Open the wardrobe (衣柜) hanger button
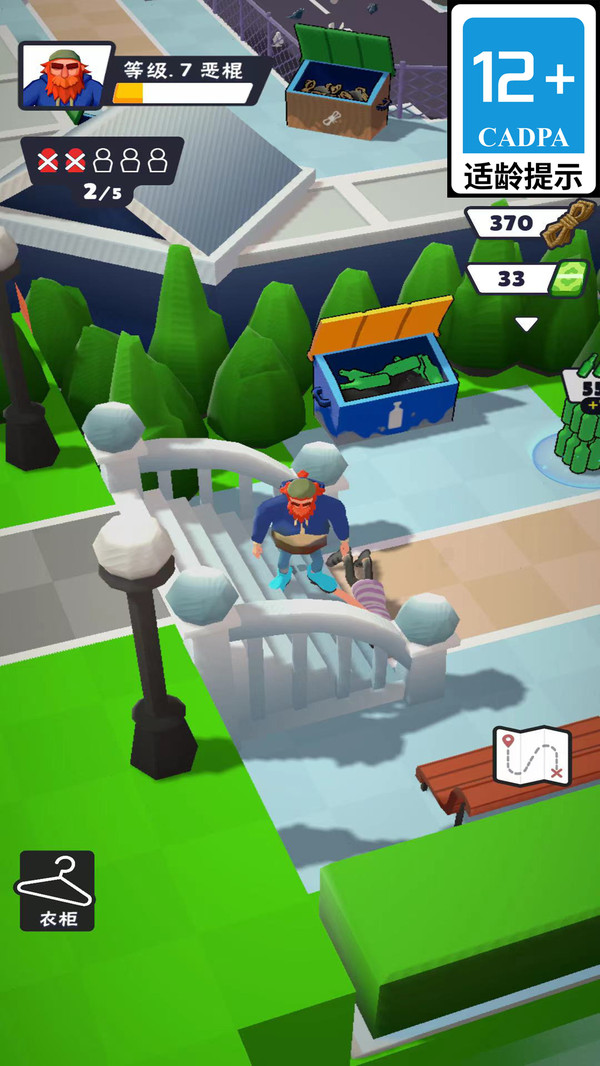Image resolution: width=600 pixels, height=1066 pixels. (x=57, y=889)
